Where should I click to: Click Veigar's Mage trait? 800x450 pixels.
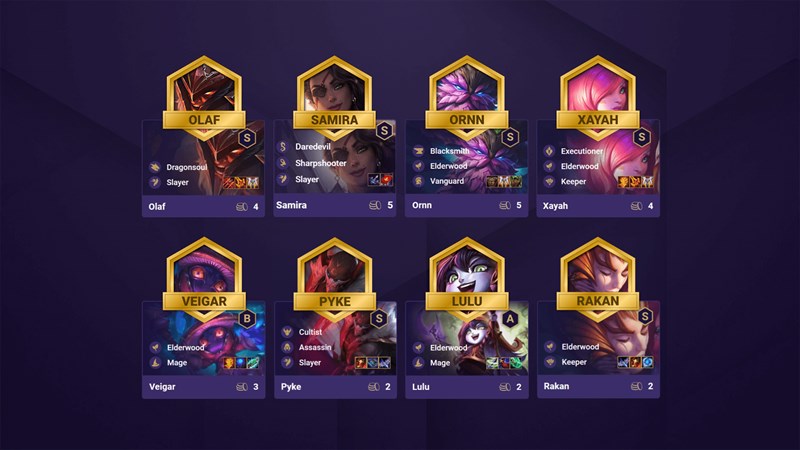(175, 363)
